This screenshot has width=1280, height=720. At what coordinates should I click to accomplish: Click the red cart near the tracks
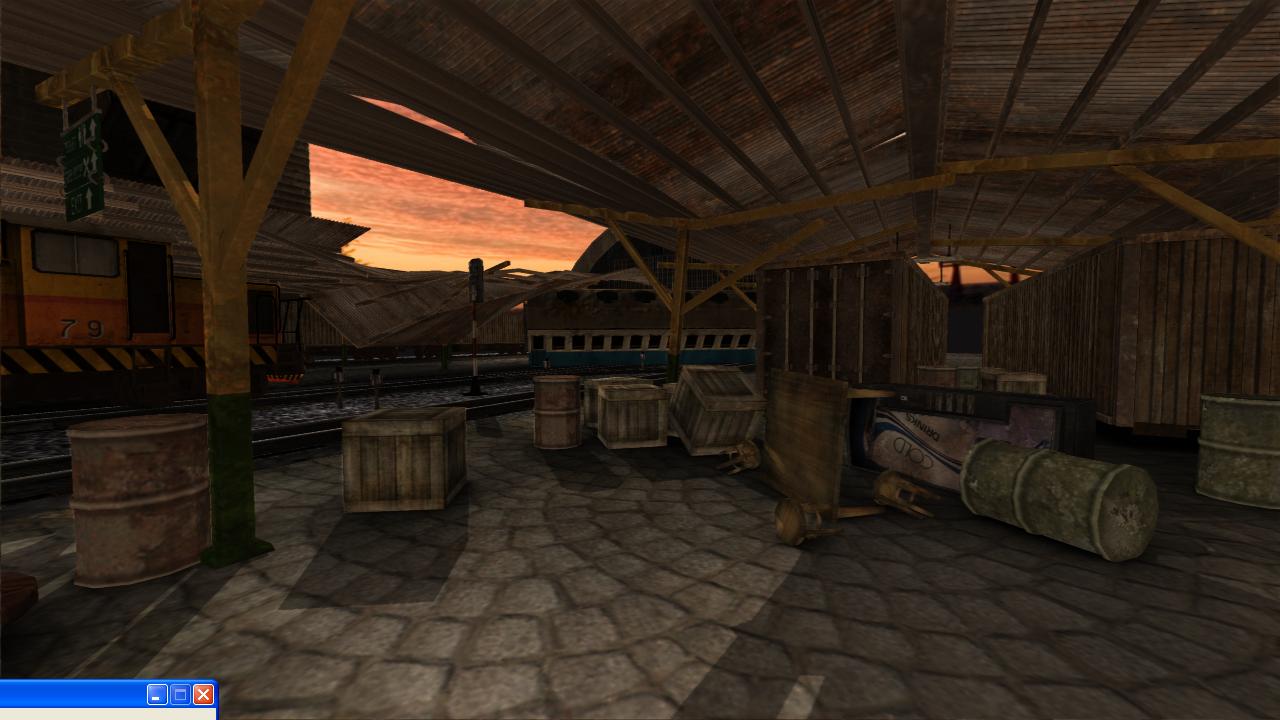click(285, 375)
